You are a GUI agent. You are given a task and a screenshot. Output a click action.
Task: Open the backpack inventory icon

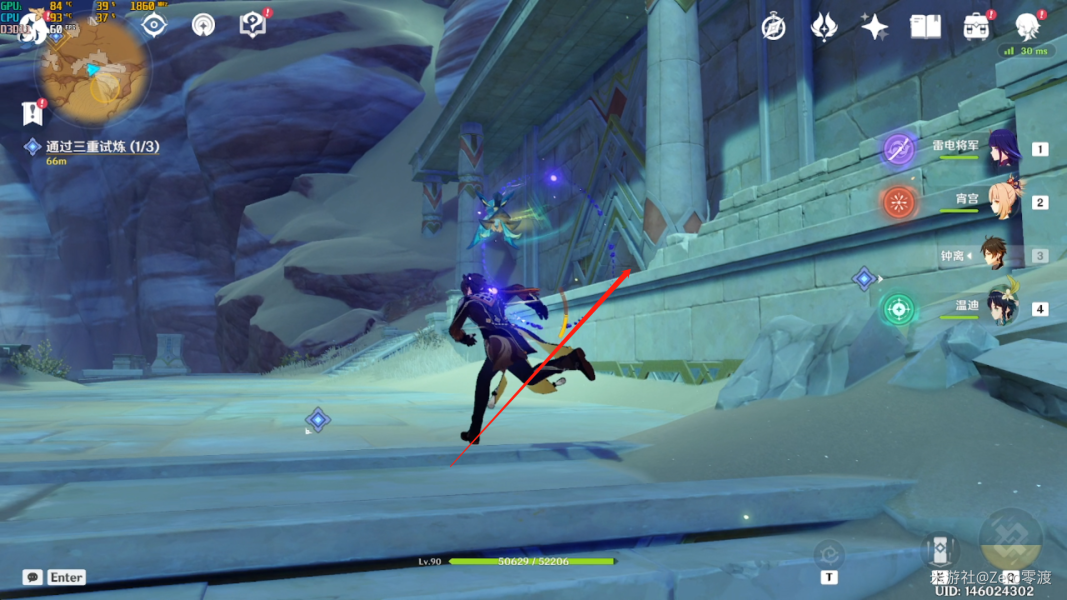coord(976,27)
